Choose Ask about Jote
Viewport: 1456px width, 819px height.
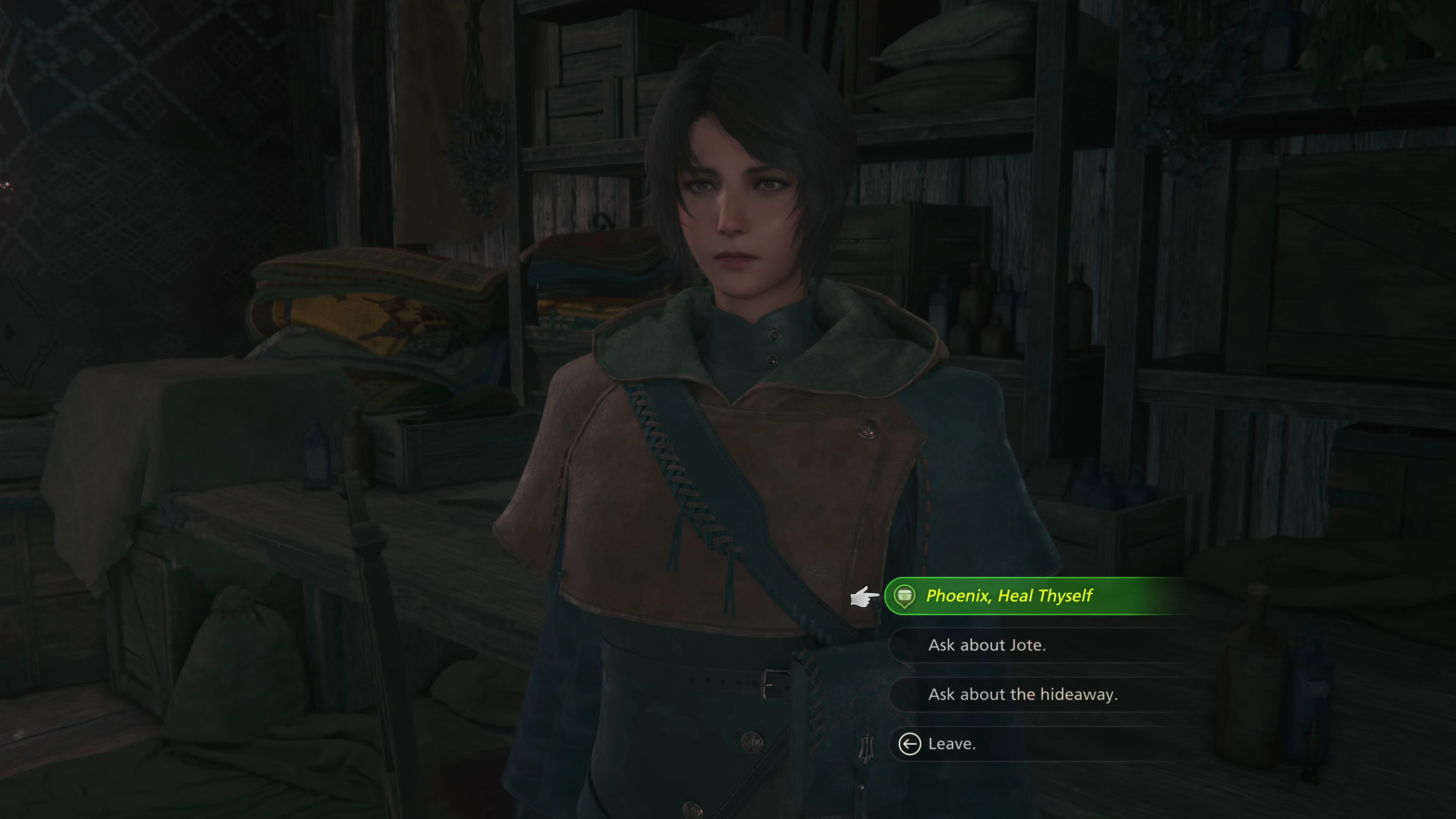987,645
